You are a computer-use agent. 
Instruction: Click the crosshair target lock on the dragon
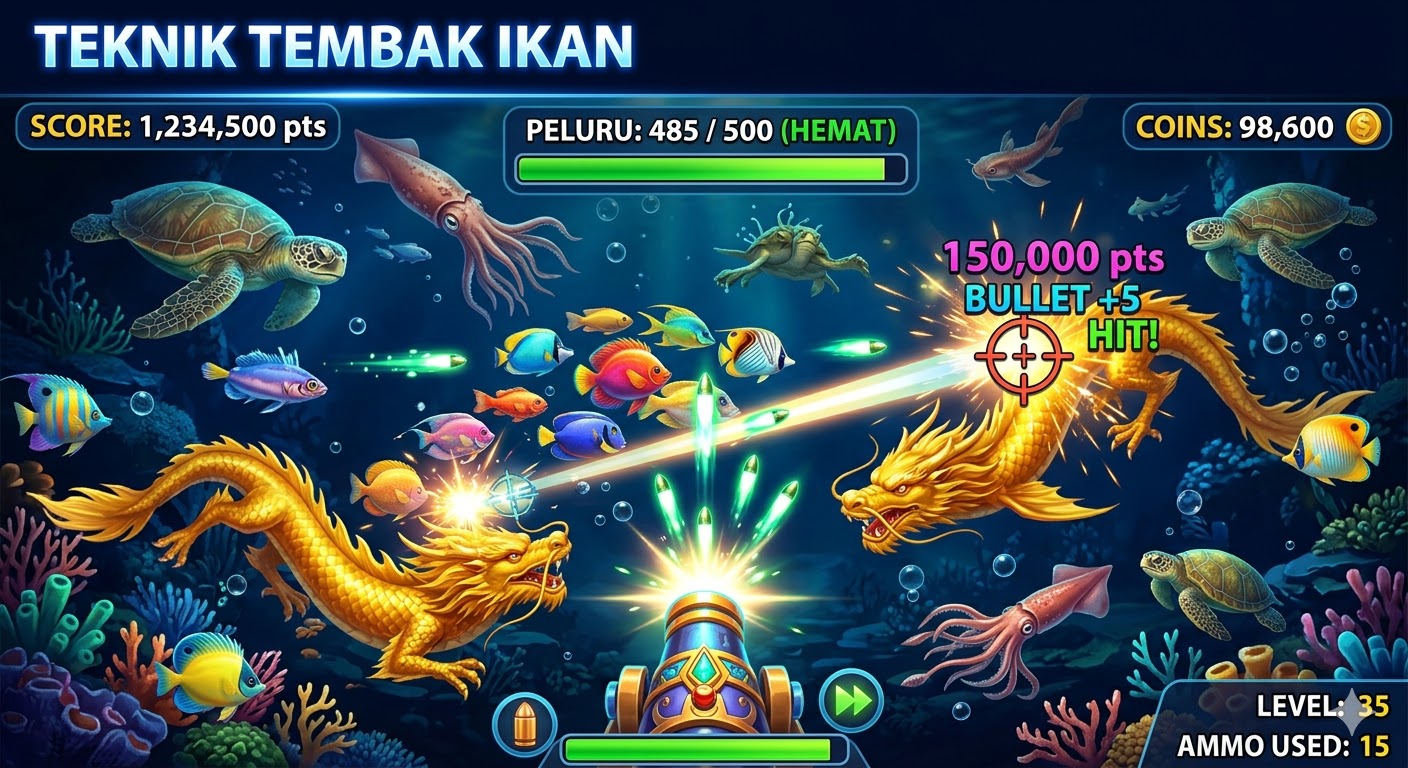point(1023,357)
